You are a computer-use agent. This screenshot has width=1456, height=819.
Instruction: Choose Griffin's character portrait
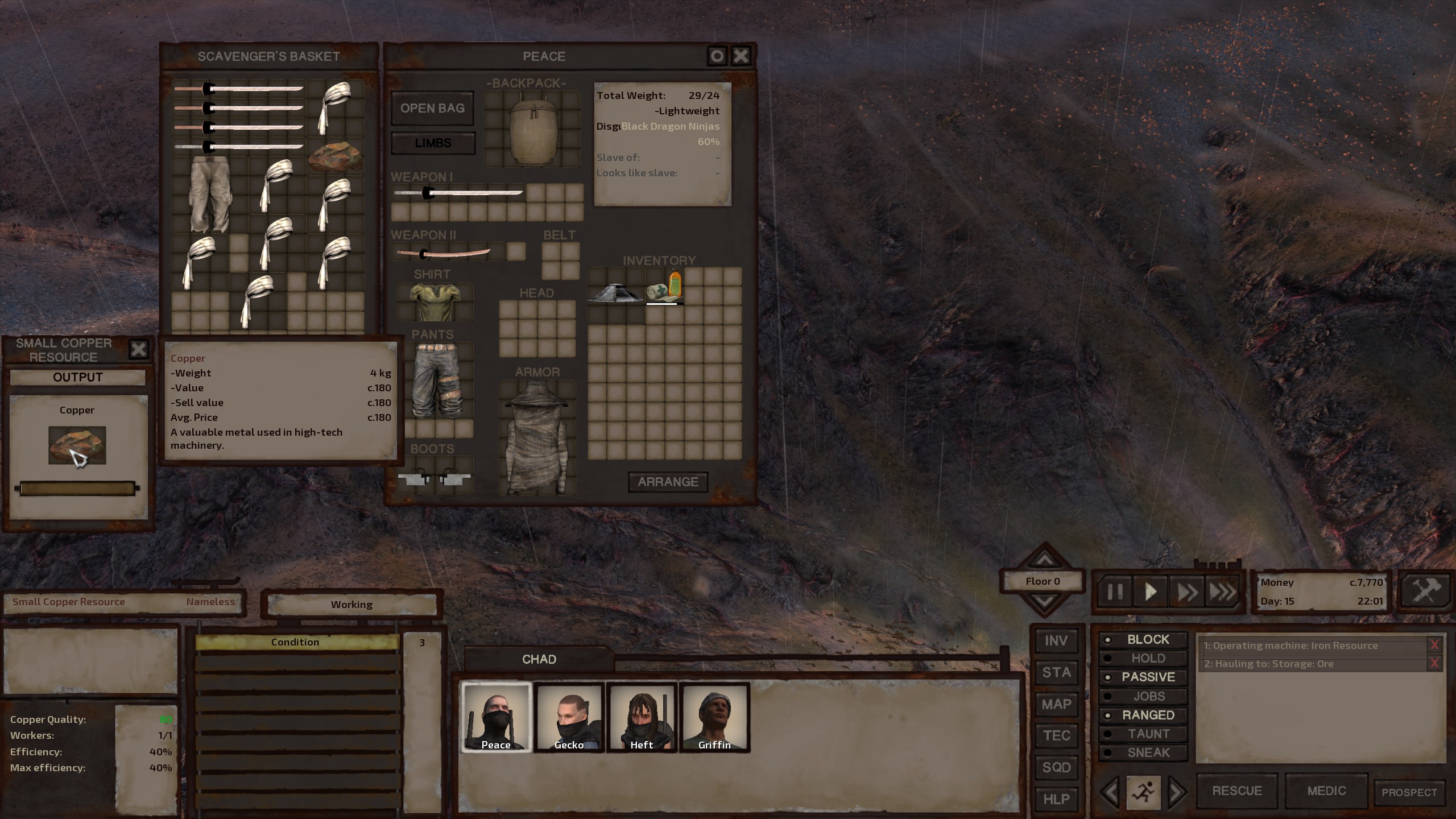click(x=714, y=717)
